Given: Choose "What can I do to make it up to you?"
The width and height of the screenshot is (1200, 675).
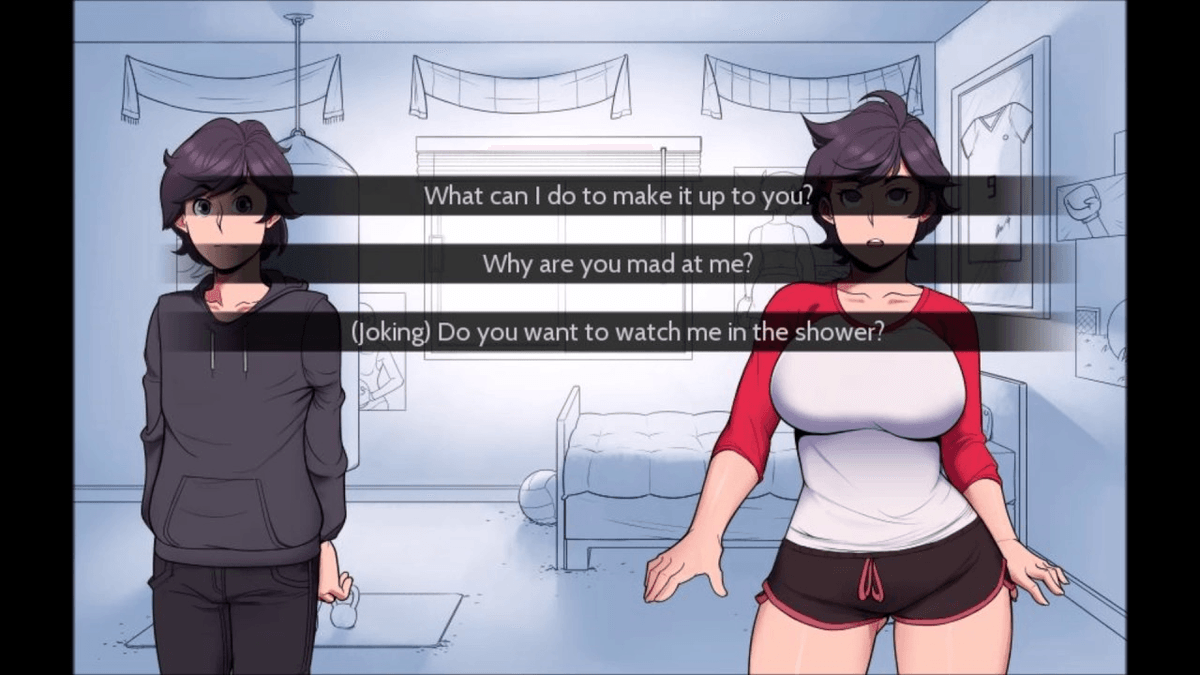Looking at the screenshot, I should point(617,196).
